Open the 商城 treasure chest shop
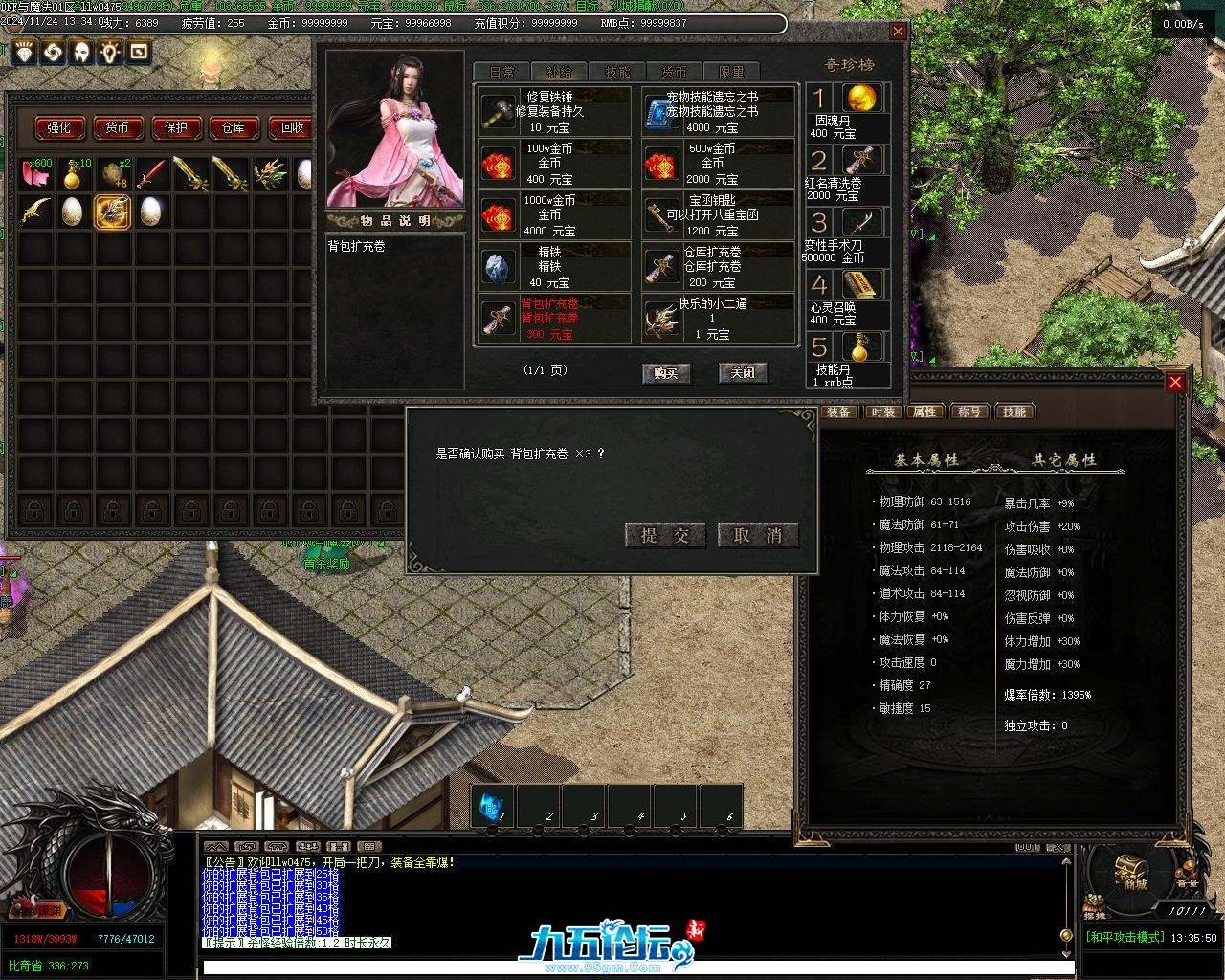Image resolution: width=1225 pixels, height=980 pixels. 1134,869
